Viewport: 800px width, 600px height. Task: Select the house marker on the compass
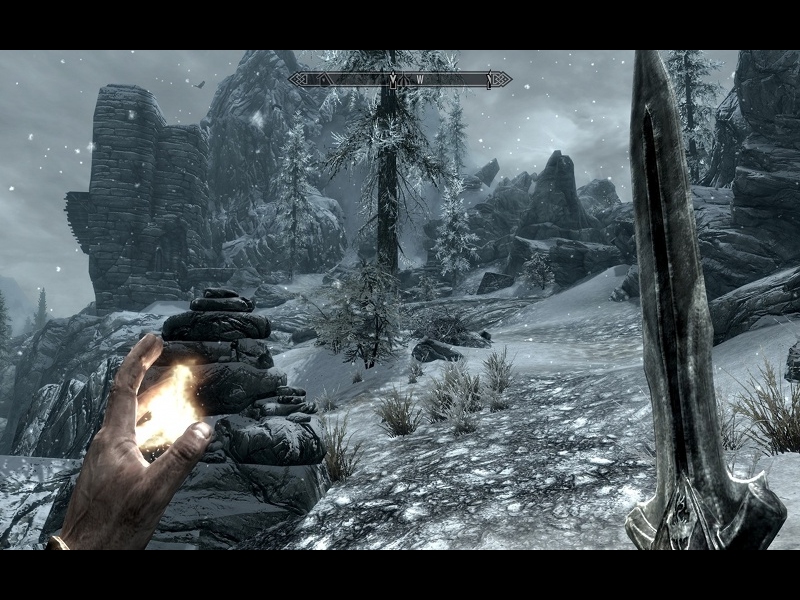coord(324,79)
